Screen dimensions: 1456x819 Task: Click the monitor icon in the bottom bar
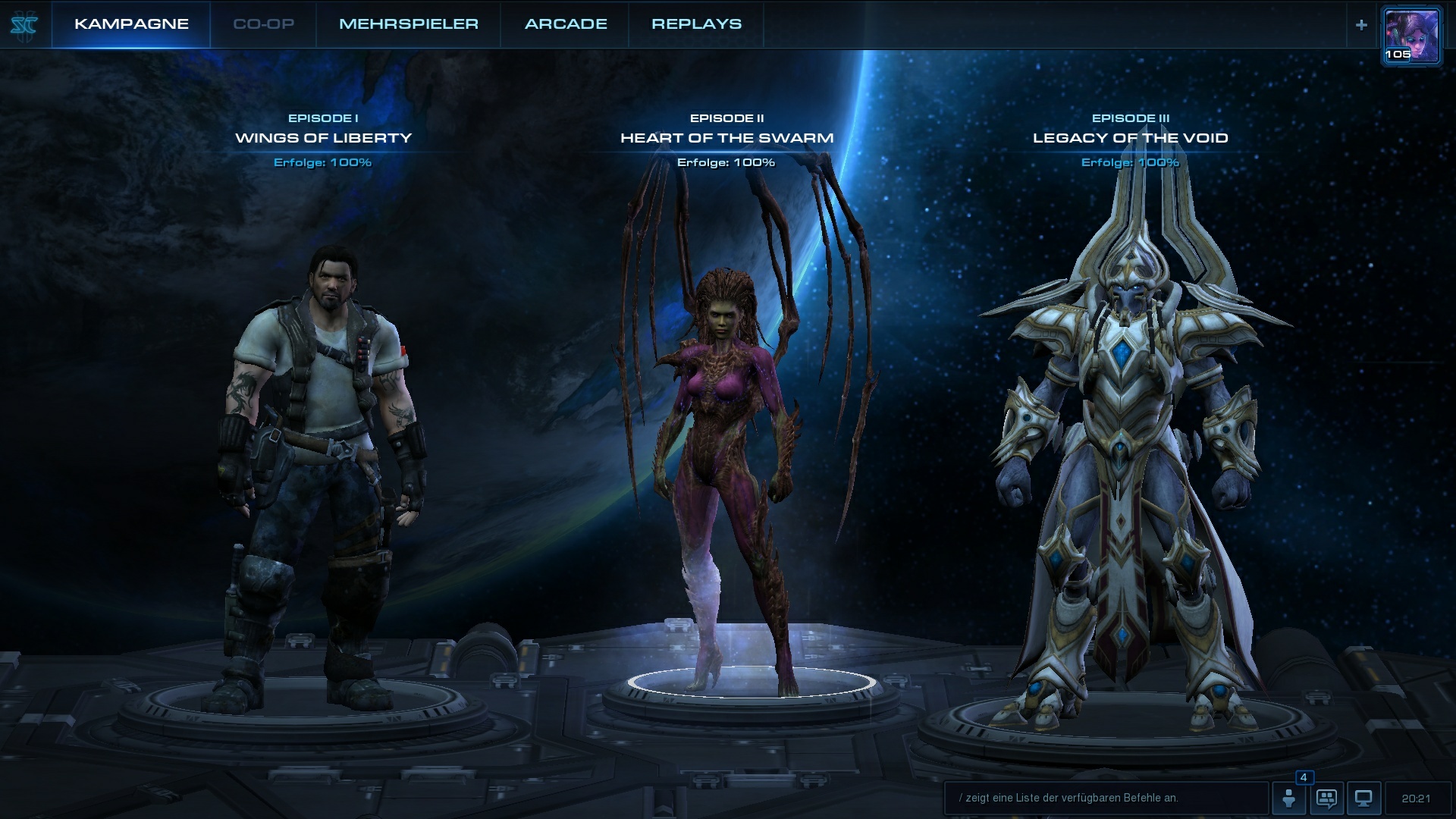[x=1363, y=798]
